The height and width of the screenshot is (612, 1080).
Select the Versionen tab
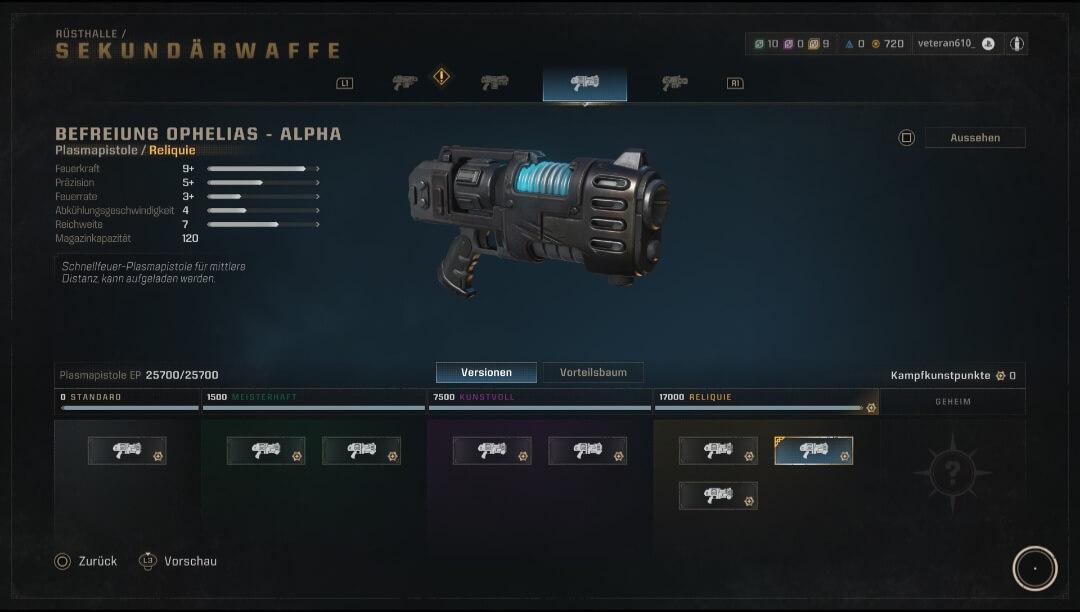pos(486,372)
